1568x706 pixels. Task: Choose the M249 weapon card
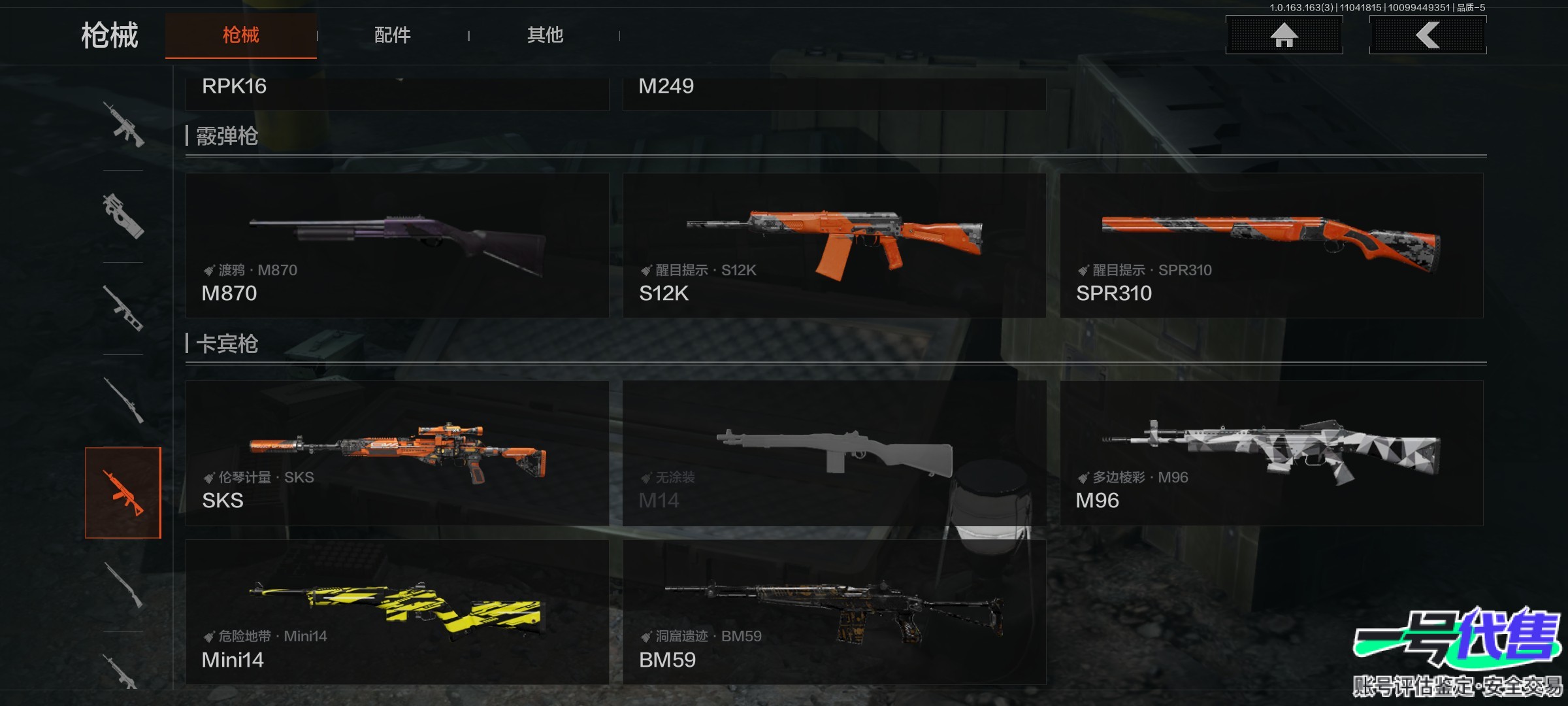pyautogui.click(x=834, y=93)
